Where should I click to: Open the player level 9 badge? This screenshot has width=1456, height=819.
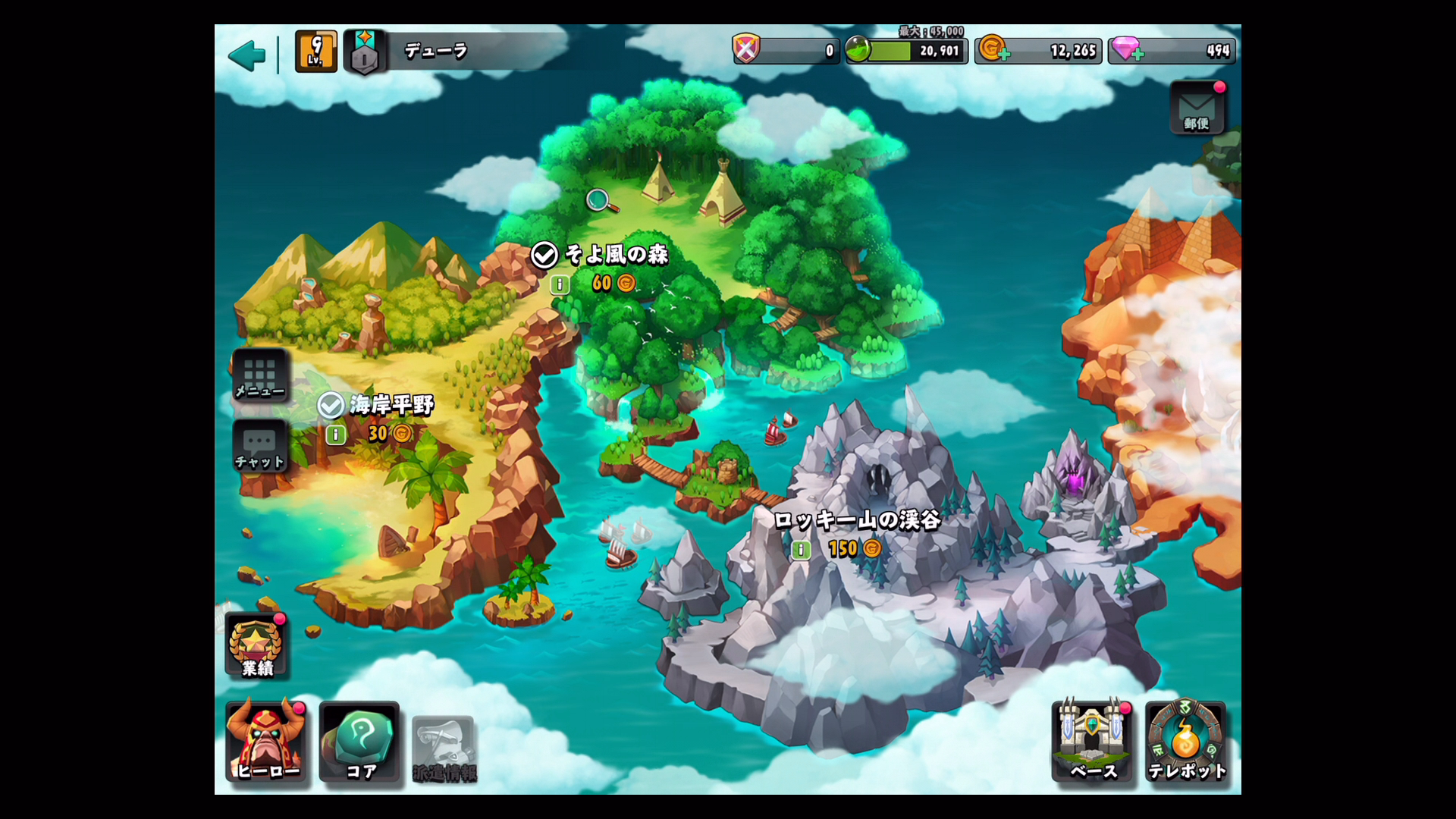point(315,52)
